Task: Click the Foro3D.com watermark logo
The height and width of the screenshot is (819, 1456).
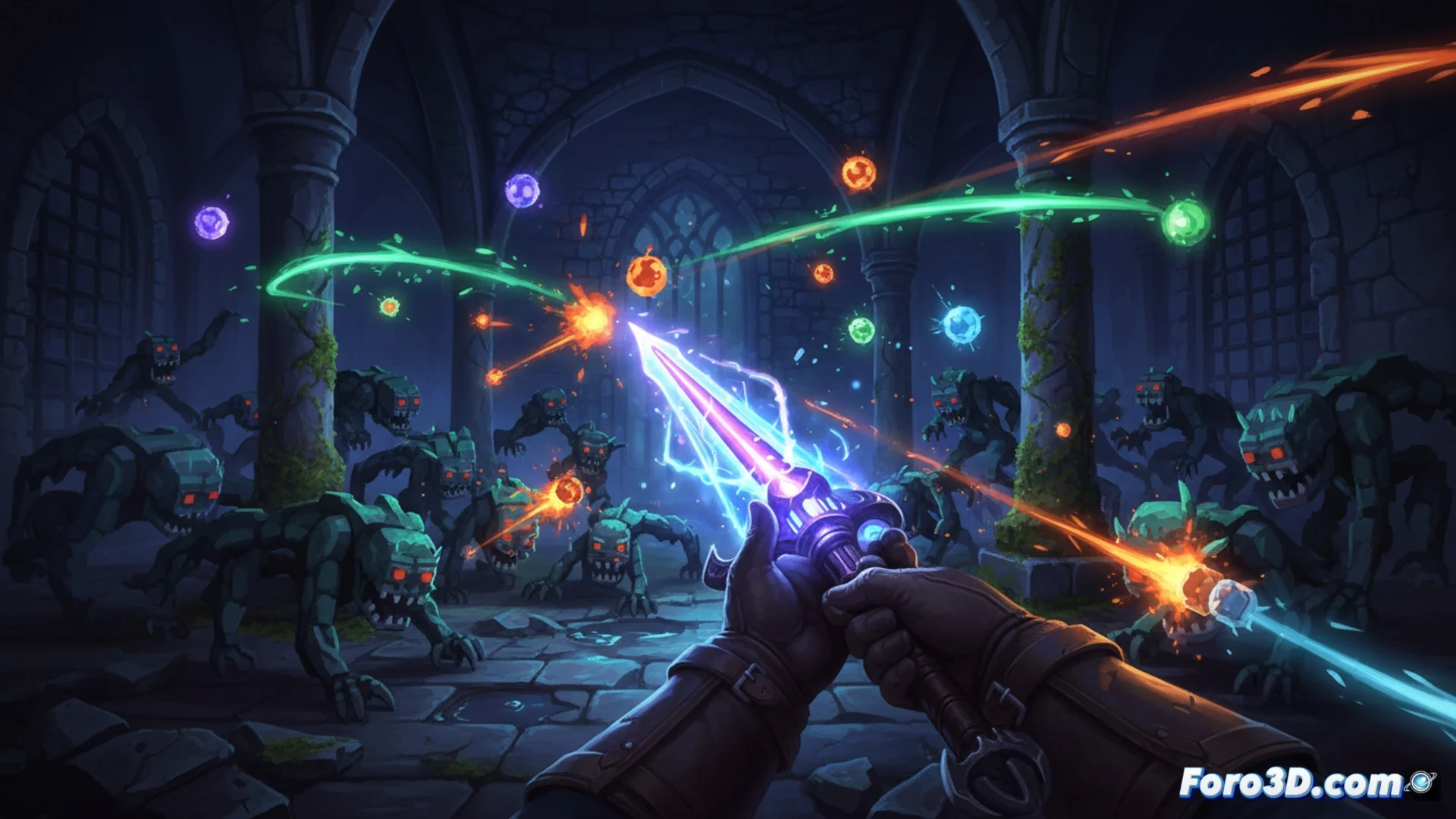Action: pyautogui.click(x=1304, y=783)
